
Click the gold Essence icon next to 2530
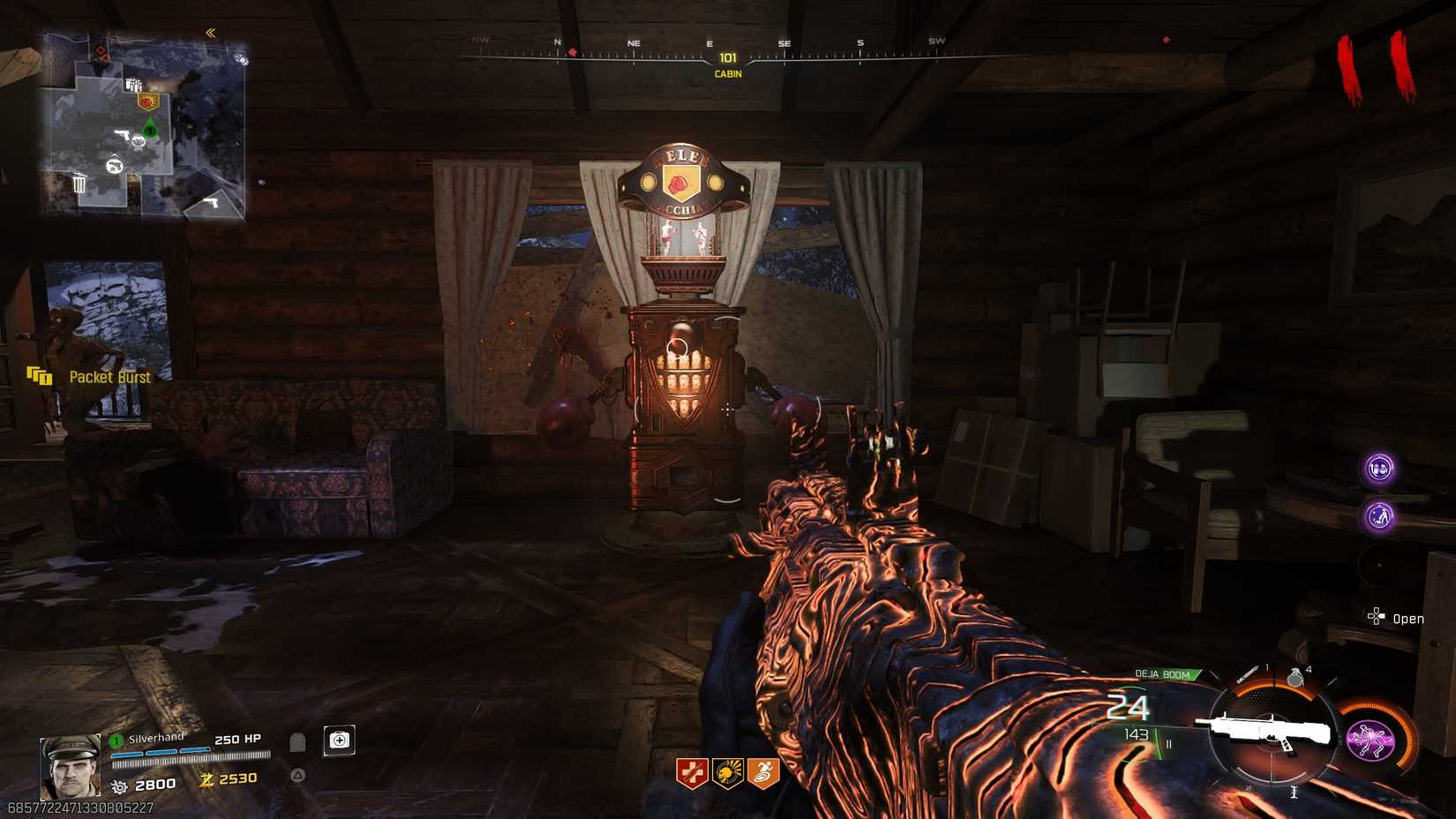click(x=207, y=778)
